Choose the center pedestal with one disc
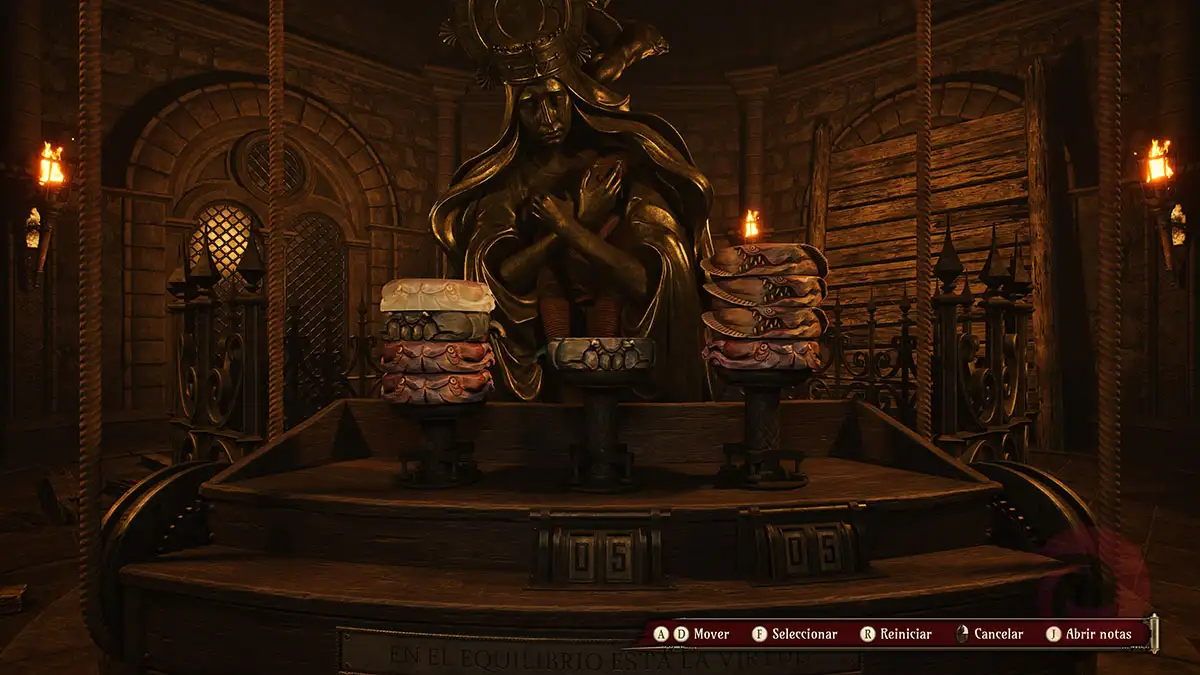 601,354
